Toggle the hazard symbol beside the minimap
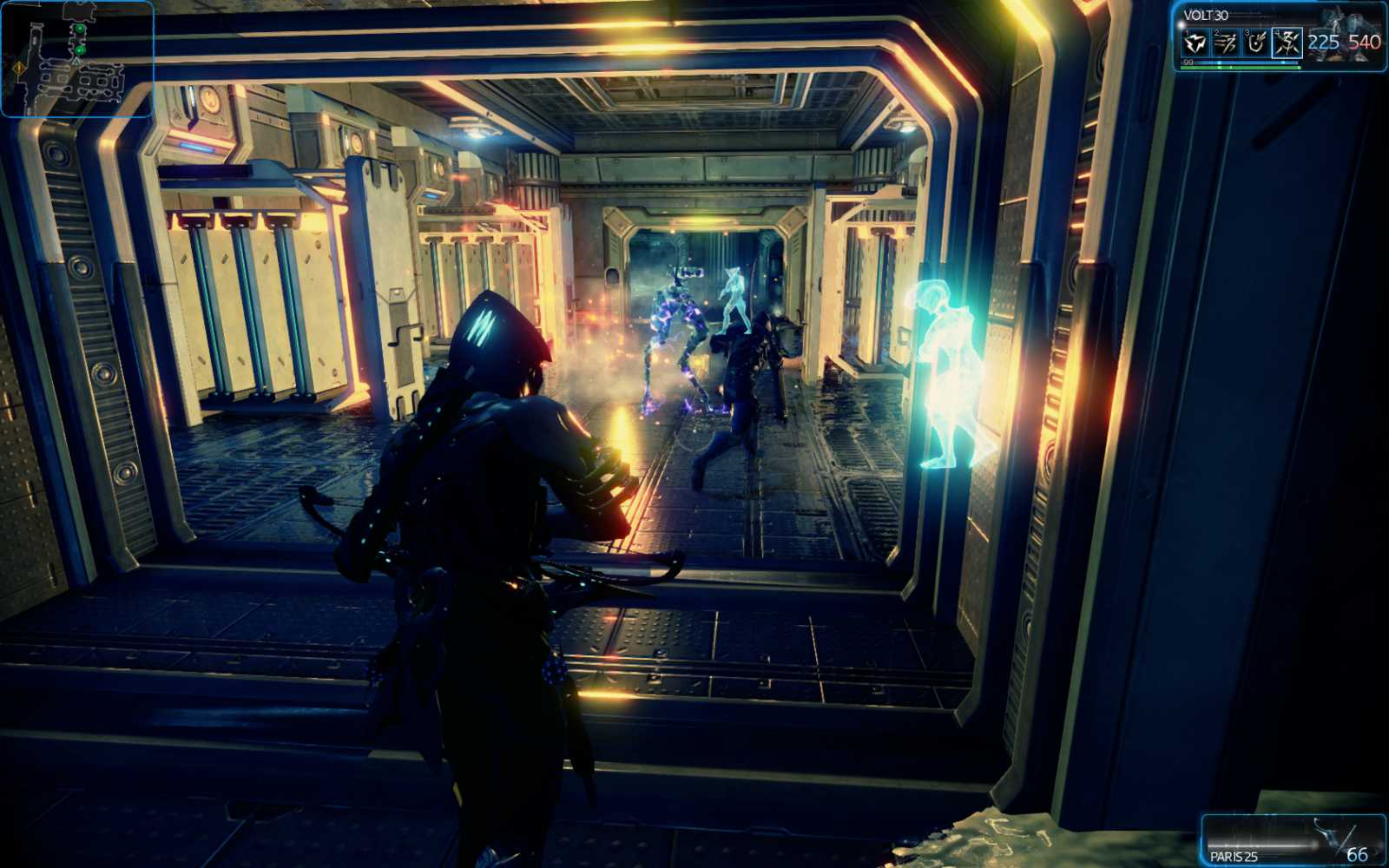Screen dimensions: 1389x868 click(x=19, y=68)
